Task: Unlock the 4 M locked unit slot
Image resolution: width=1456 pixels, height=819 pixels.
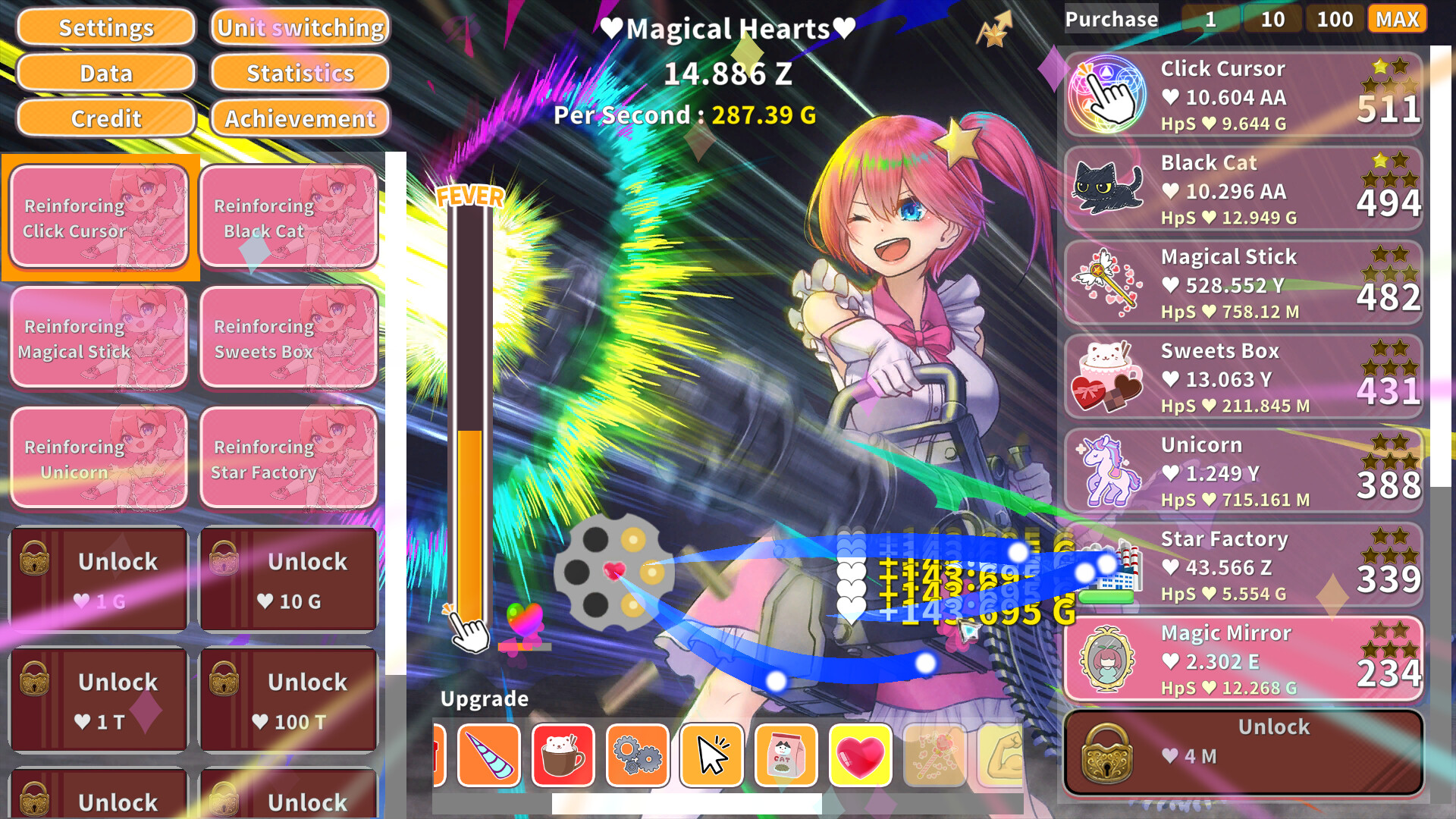Action: 1244,743
